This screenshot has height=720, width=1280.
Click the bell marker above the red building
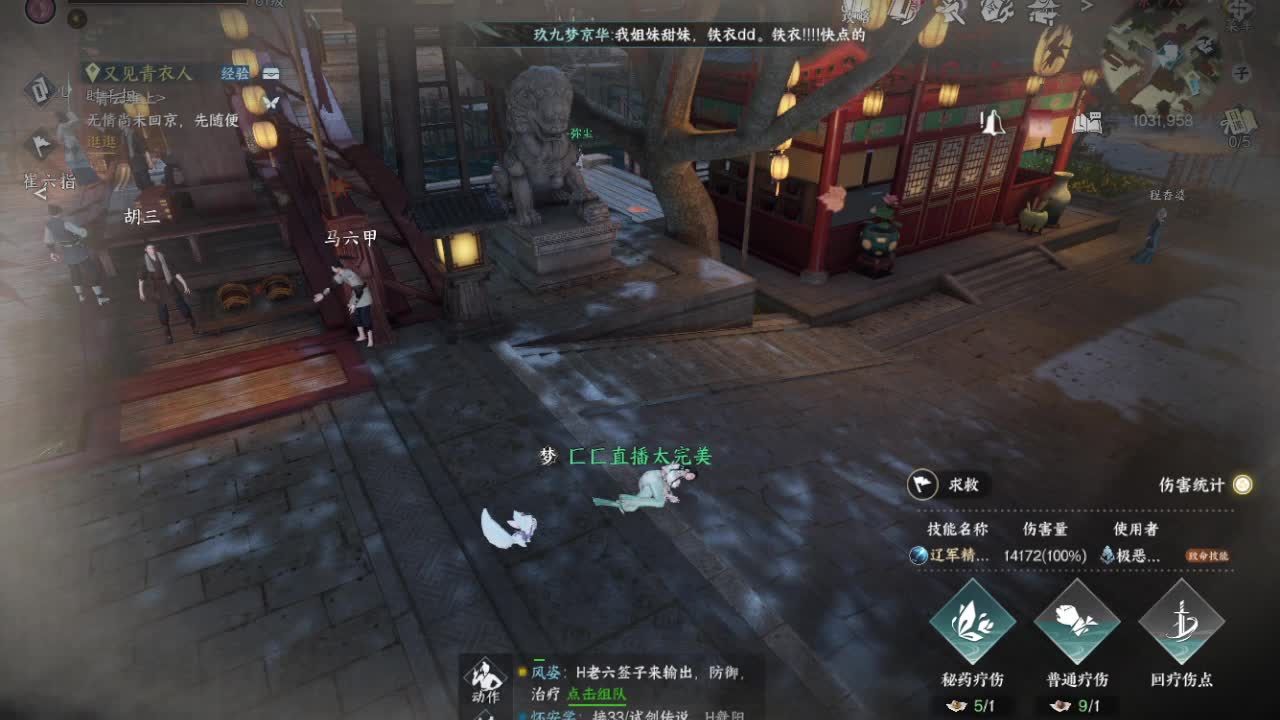[993, 125]
